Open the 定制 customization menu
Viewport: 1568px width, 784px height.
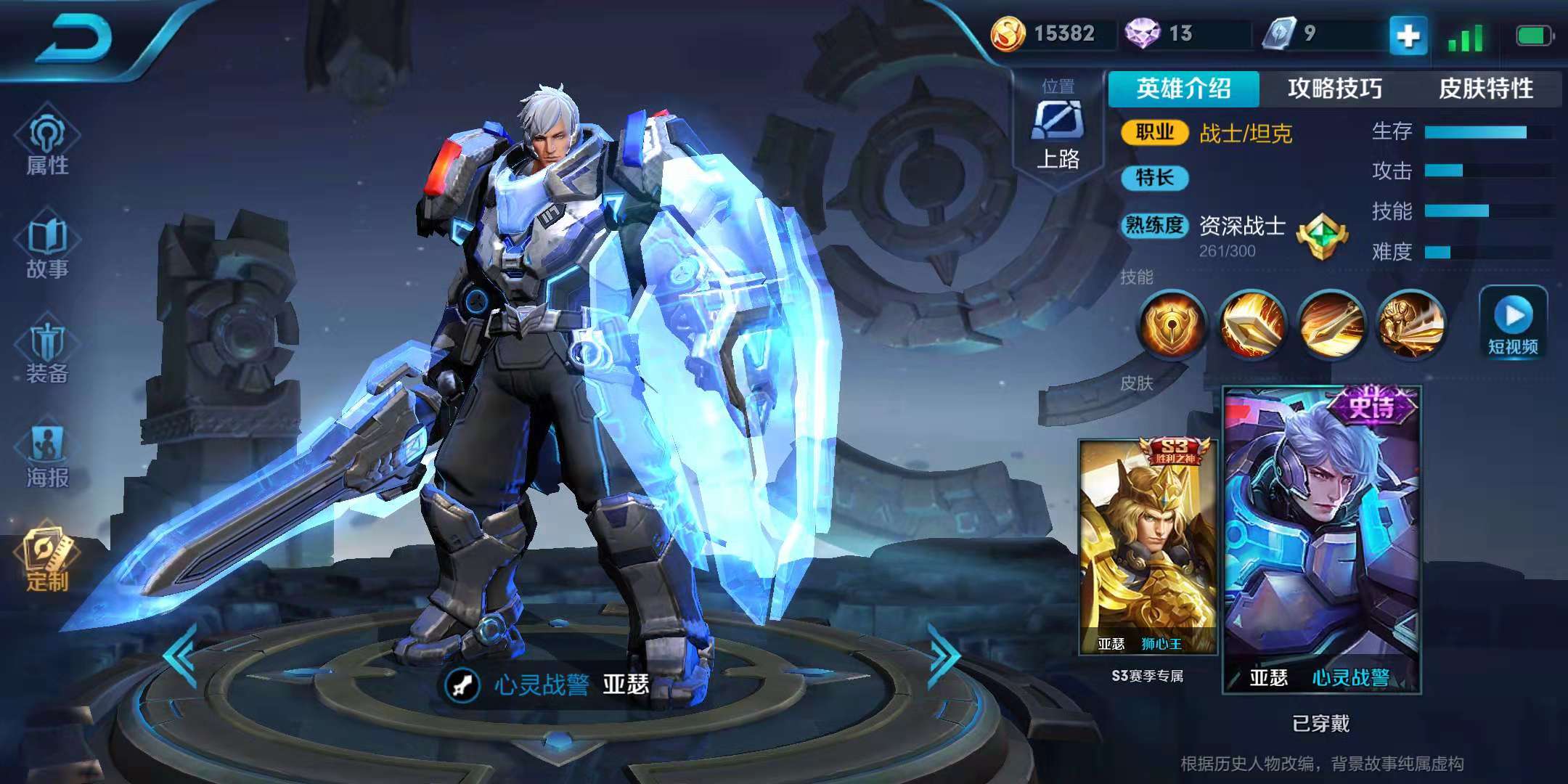48,560
